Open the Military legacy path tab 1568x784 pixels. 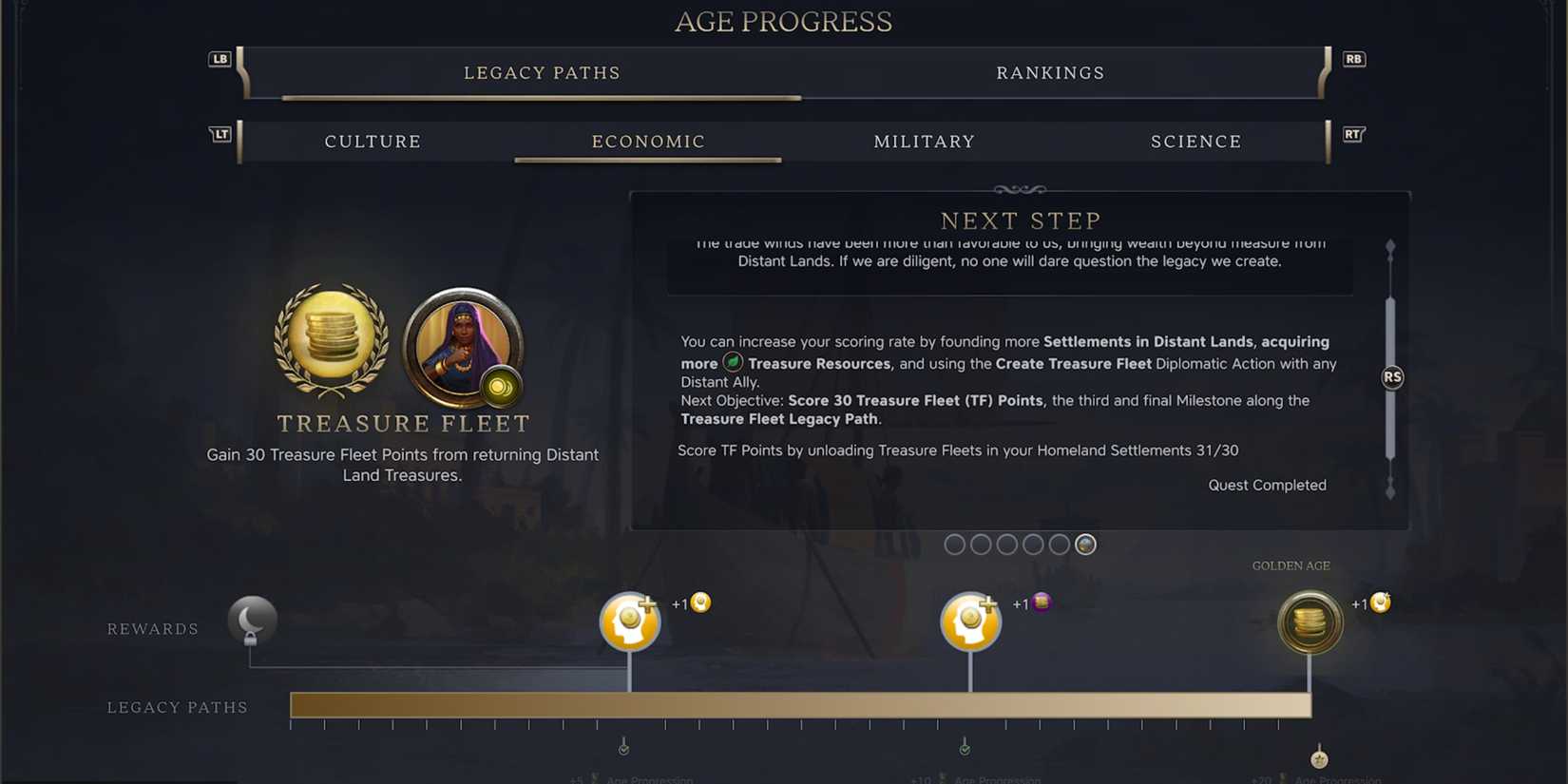(923, 141)
